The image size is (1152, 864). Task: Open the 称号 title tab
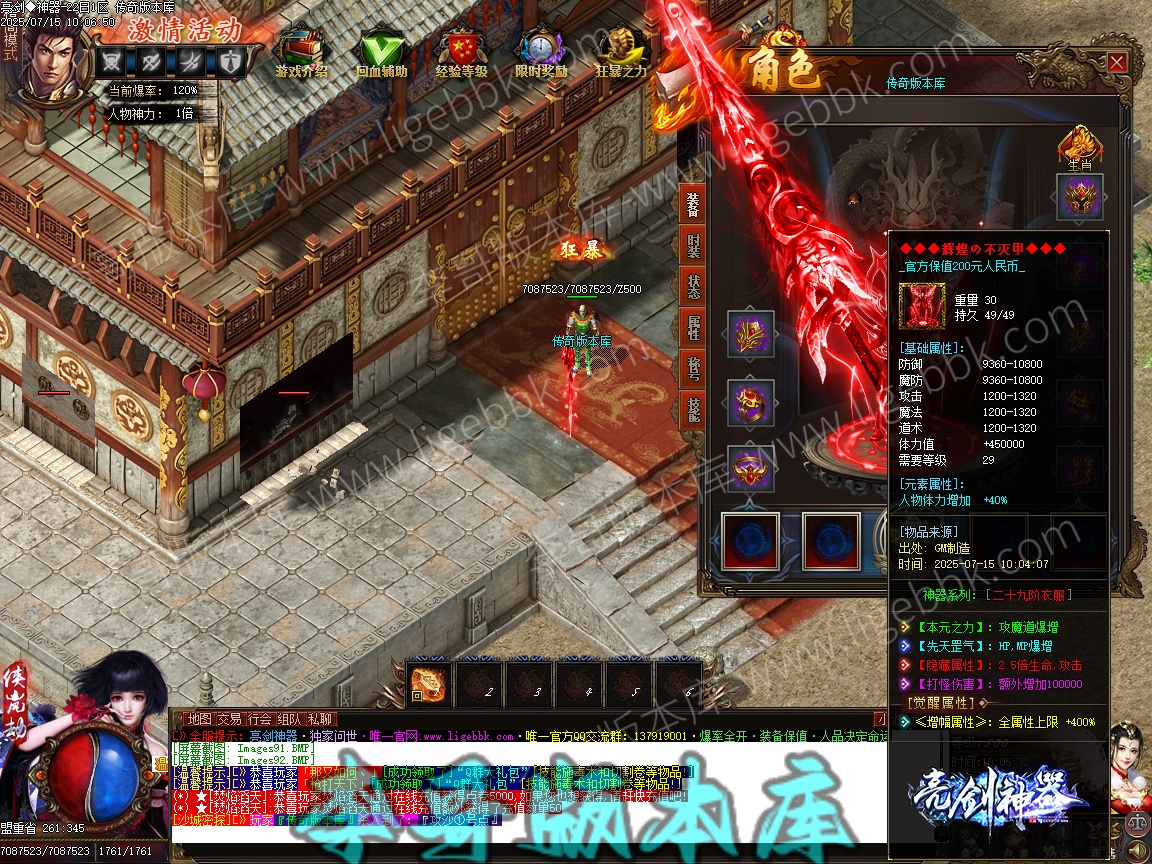[x=692, y=368]
